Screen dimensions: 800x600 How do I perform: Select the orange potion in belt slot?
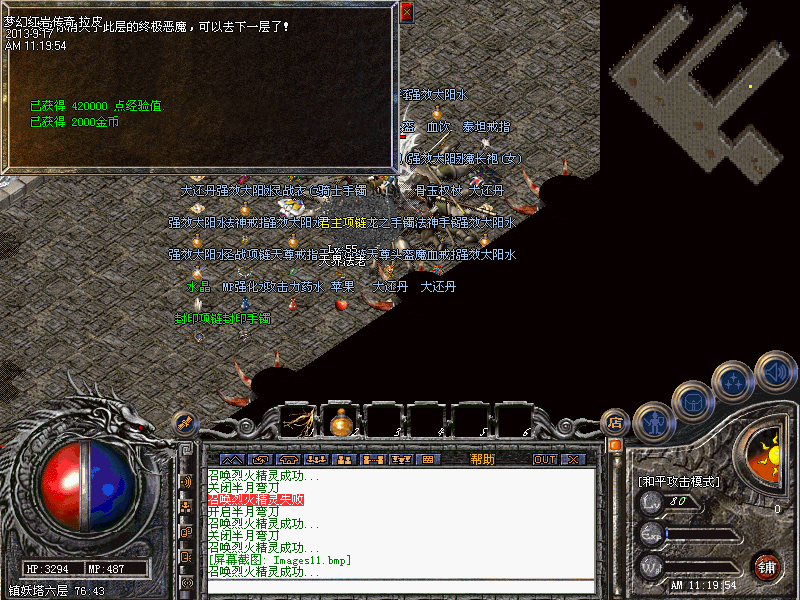click(x=340, y=422)
